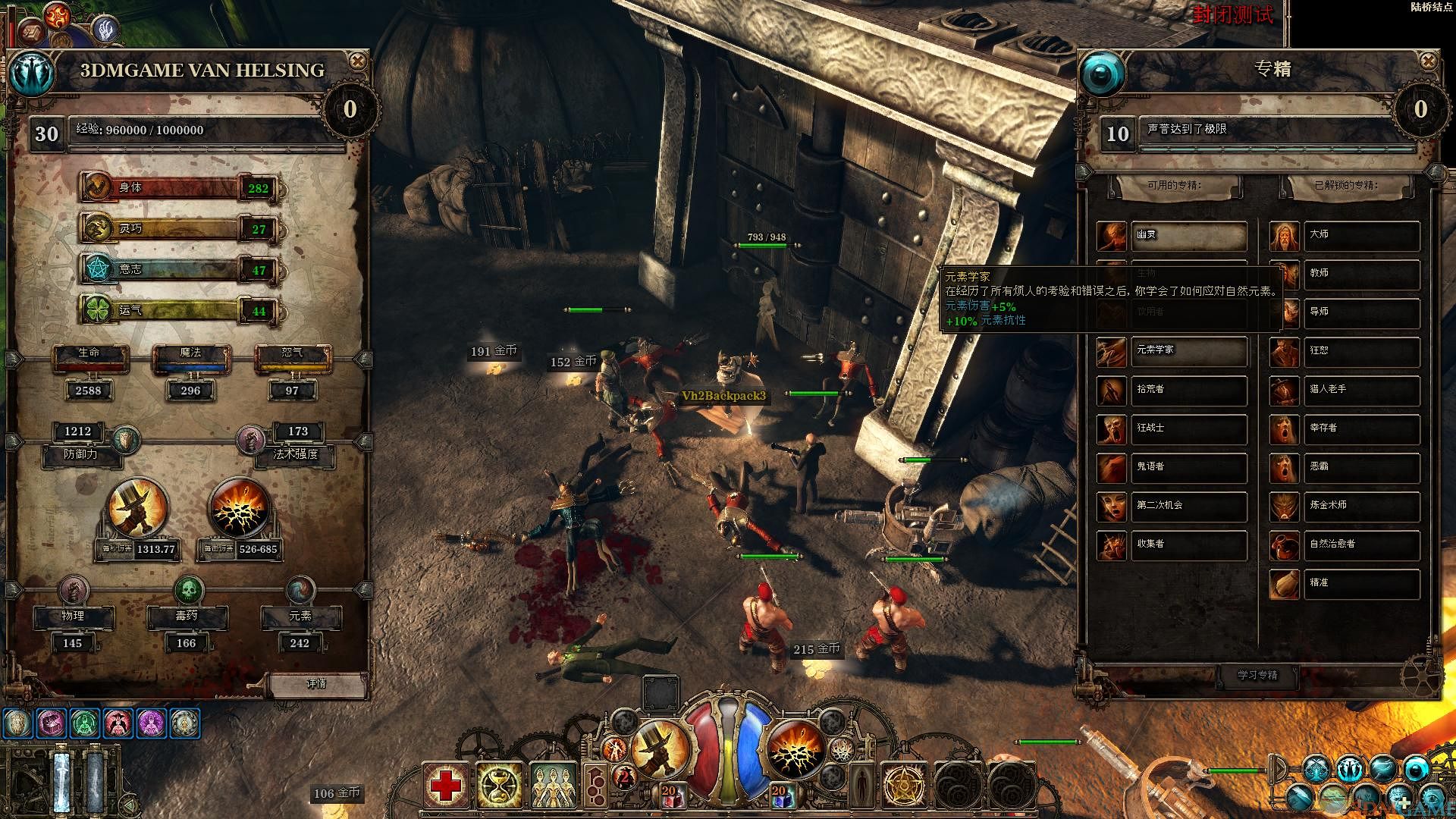The height and width of the screenshot is (819, 1456).
Task: Use the red cross healing skill
Action: [x=446, y=786]
